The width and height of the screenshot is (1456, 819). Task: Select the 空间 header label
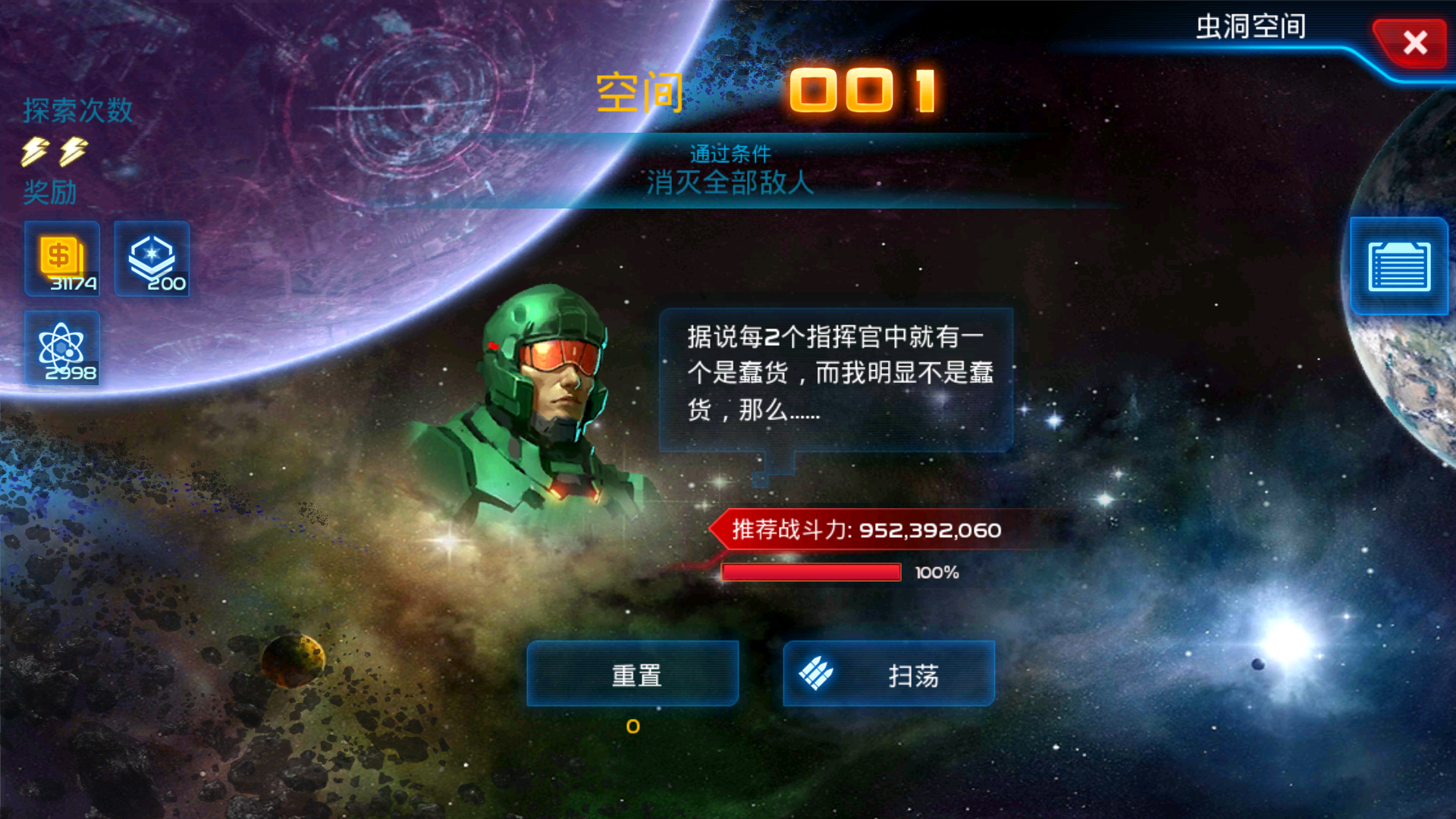[639, 91]
